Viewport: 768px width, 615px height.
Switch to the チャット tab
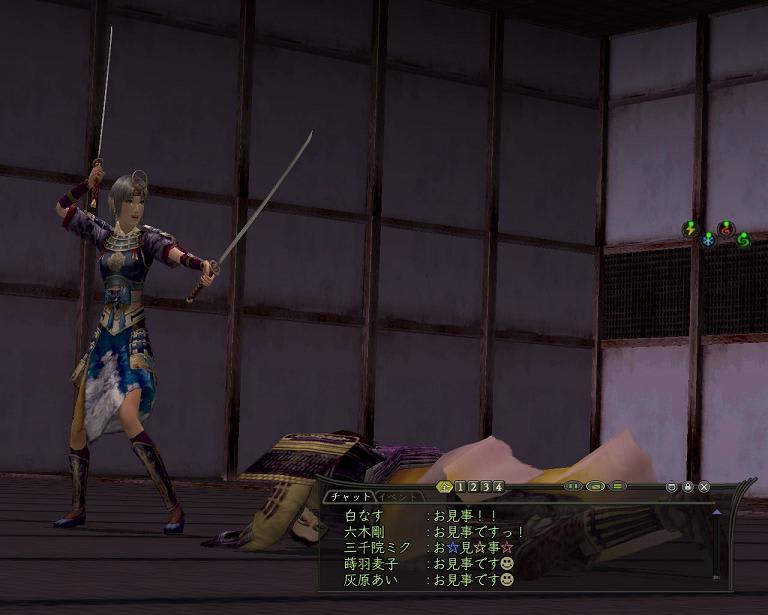click(x=351, y=496)
